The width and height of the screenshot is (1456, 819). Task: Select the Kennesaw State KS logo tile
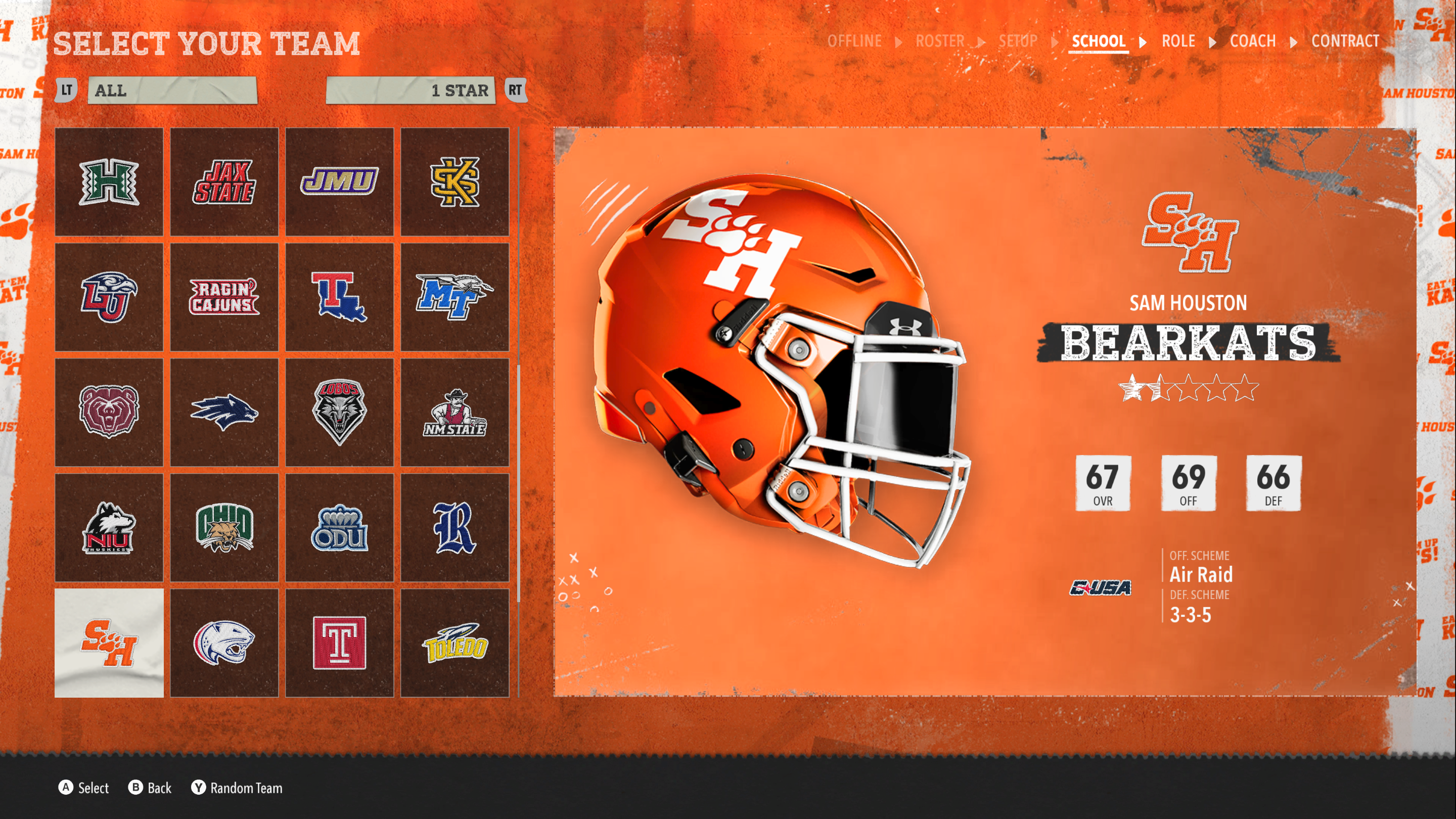coord(455,182)
